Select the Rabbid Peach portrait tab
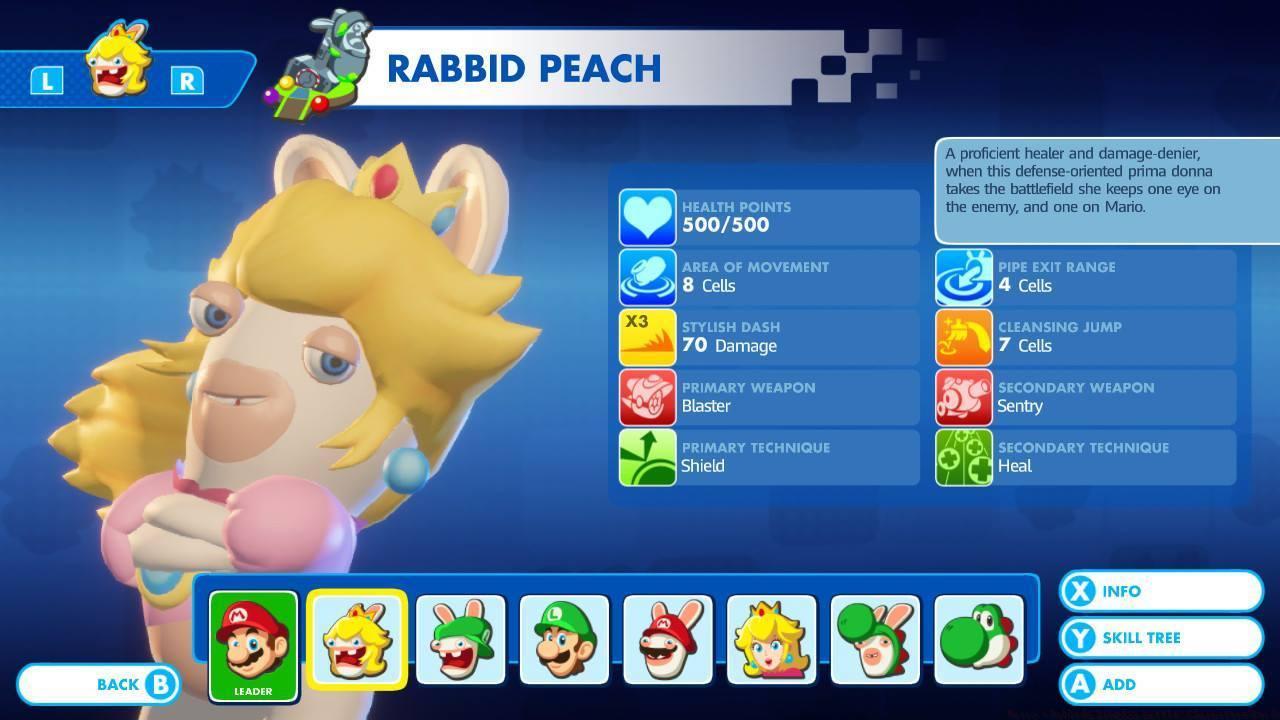Image resolution: width=1280 pixels, height=720 pixels. pos(357,638)
